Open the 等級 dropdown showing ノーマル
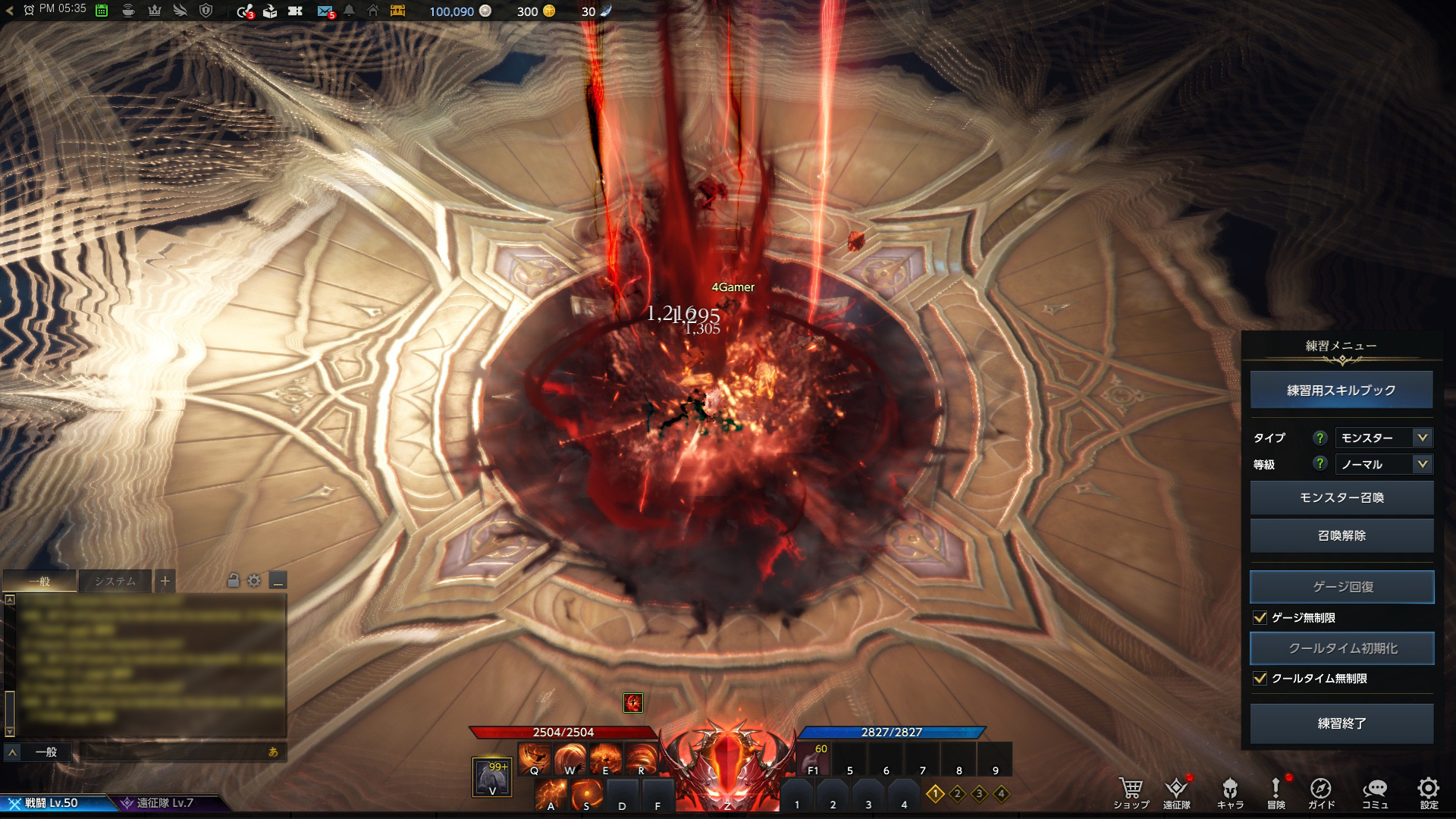1456x819 pixels. pyautogui.click(x=1383, y=464)
